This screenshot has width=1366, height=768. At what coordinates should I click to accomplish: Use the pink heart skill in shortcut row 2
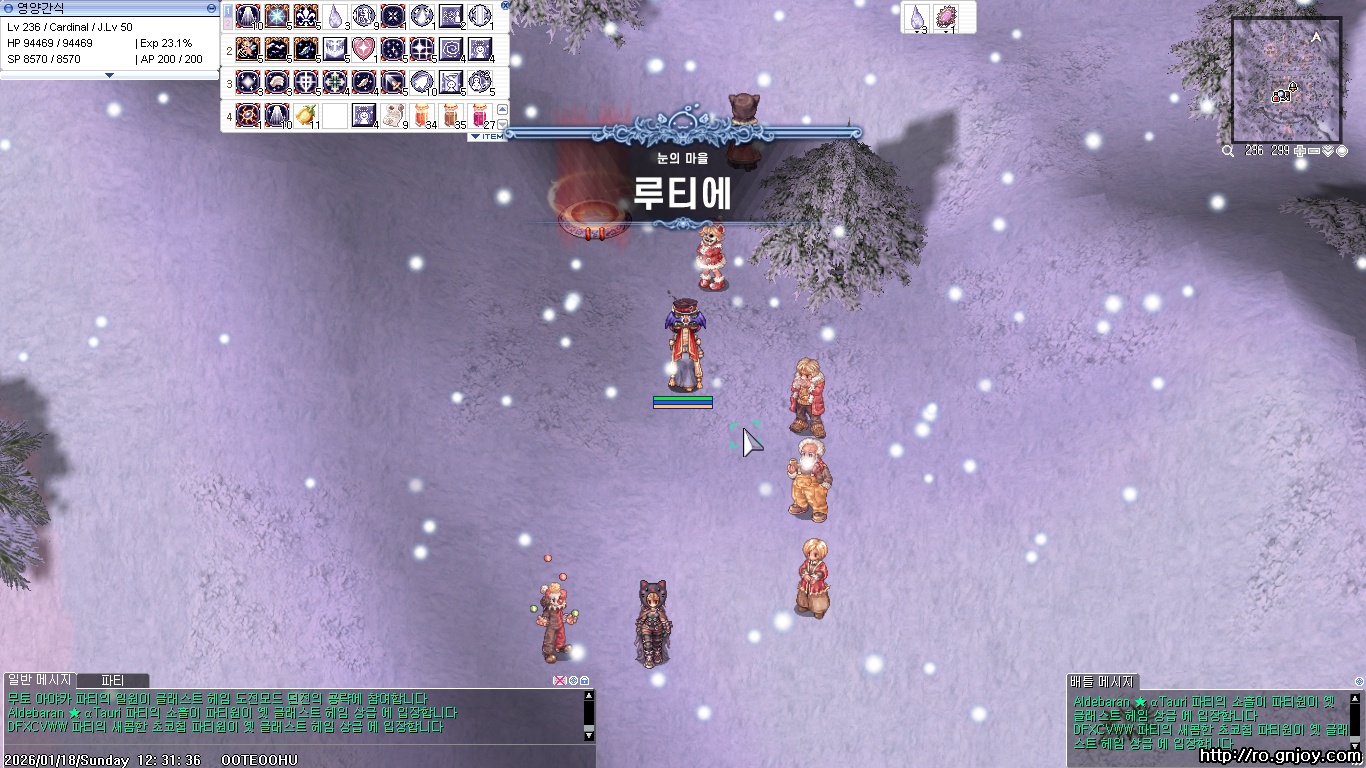click(363, 48)
